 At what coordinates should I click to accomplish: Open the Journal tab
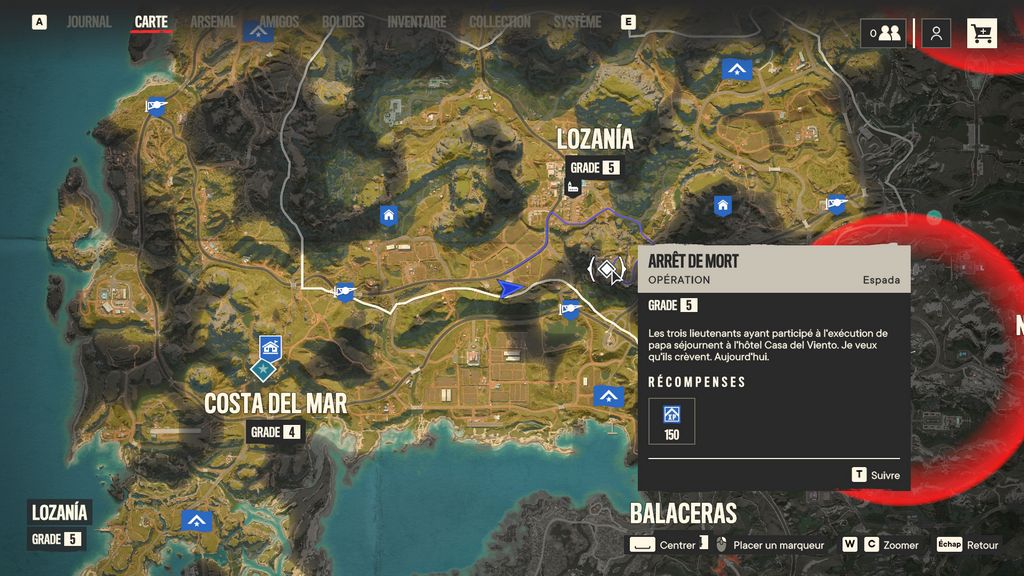tap(89, 21)
